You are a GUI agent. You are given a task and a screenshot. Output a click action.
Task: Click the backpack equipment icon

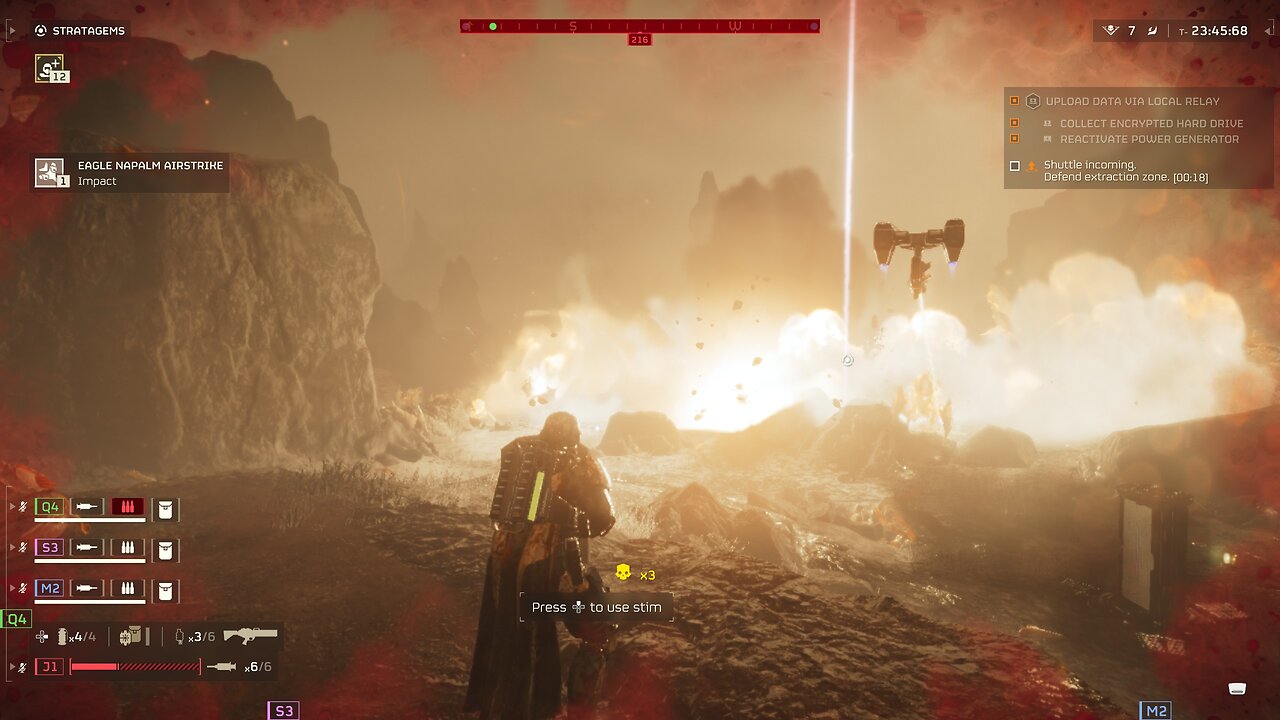click(x=131, y=636)
